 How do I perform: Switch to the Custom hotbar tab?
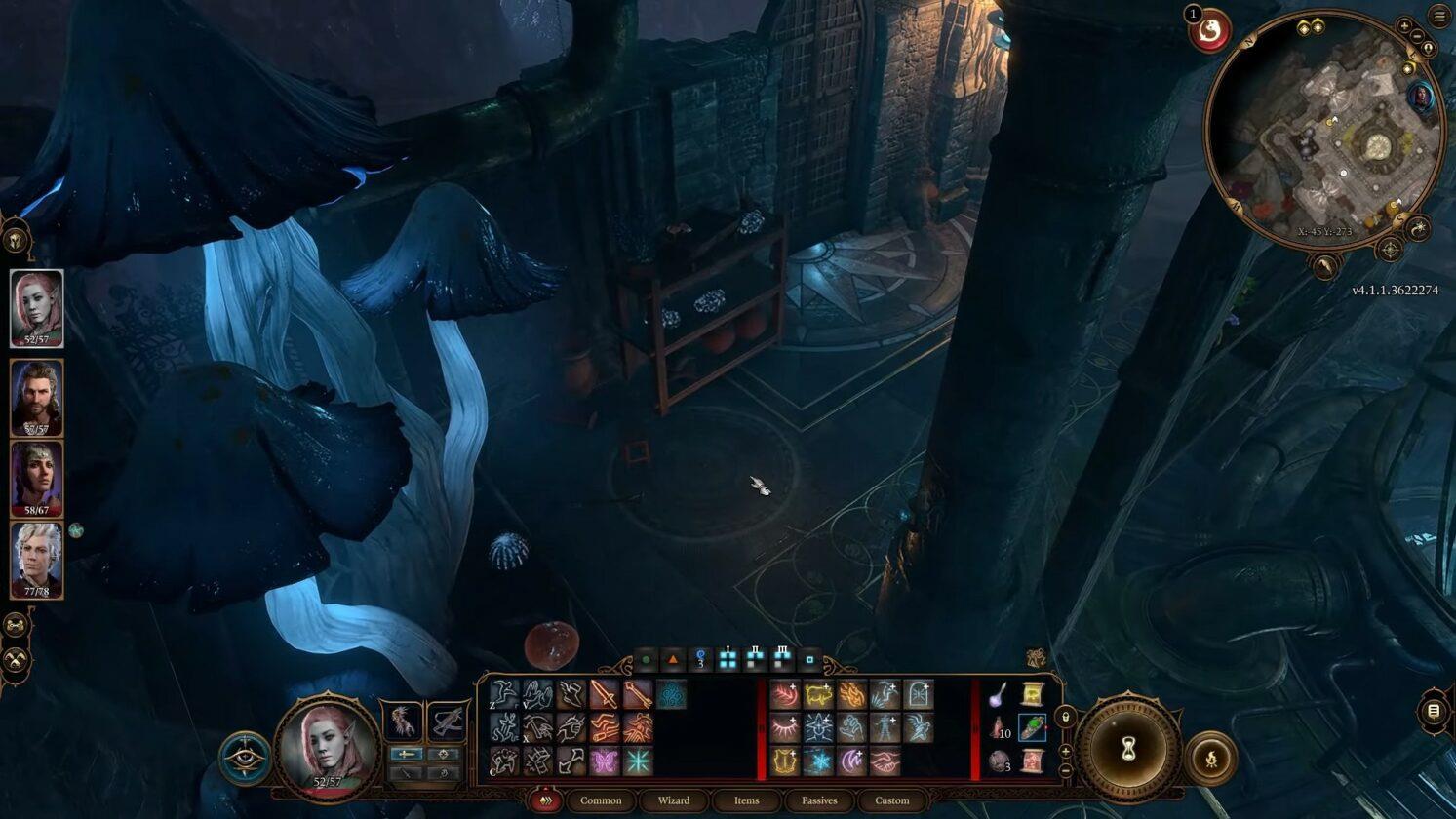(891, 800)
